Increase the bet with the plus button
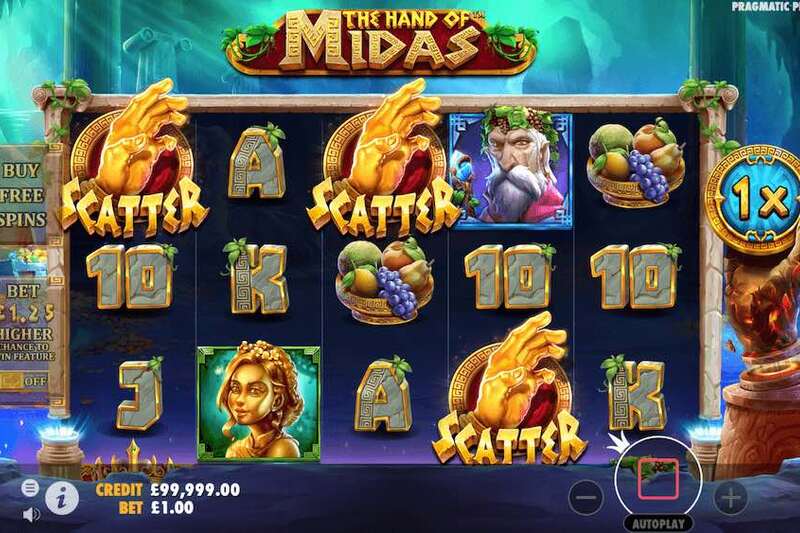 [730, 495]
